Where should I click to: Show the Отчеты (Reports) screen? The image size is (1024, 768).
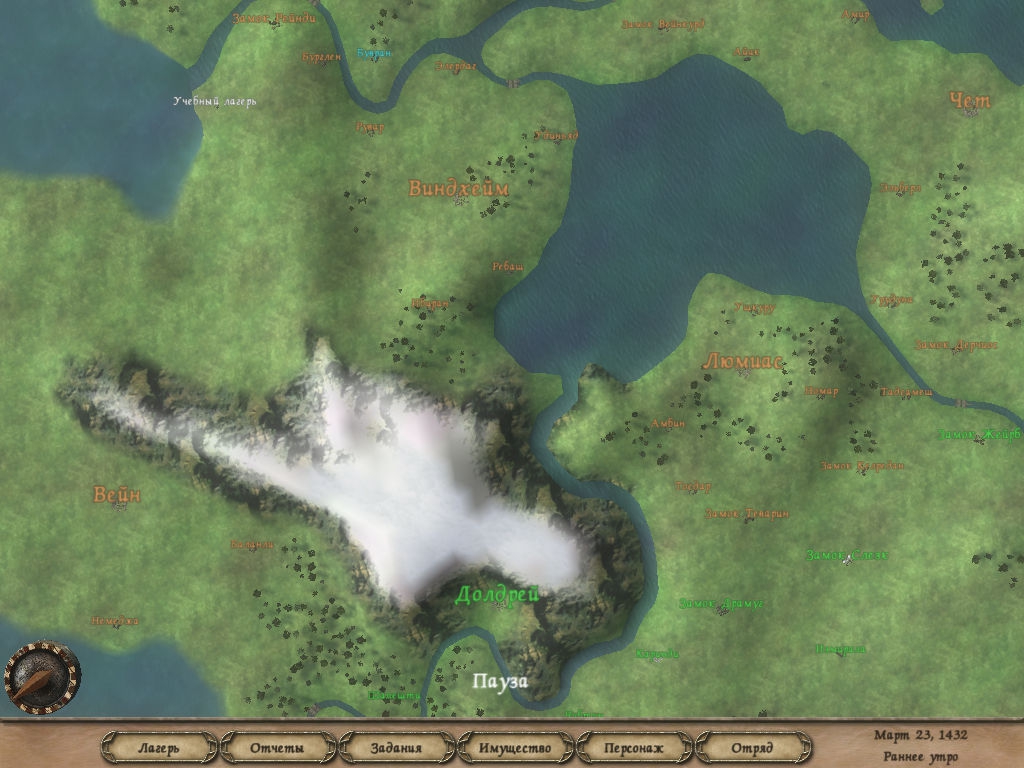(x=277, y=747)
